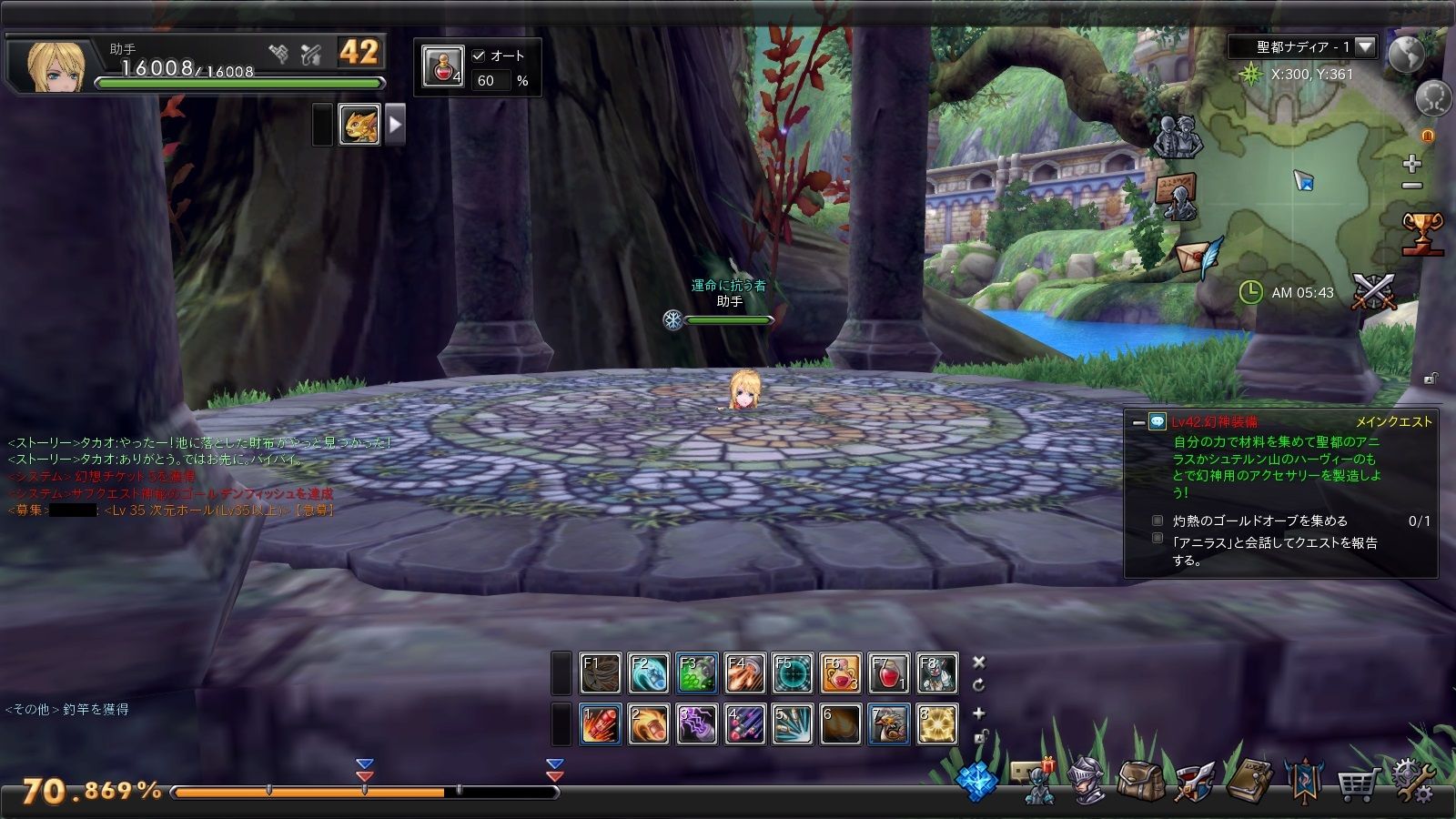Zoom in the minimap with plus button
This screenshot has width=1456, height=819.
(x=1411, y=164)
